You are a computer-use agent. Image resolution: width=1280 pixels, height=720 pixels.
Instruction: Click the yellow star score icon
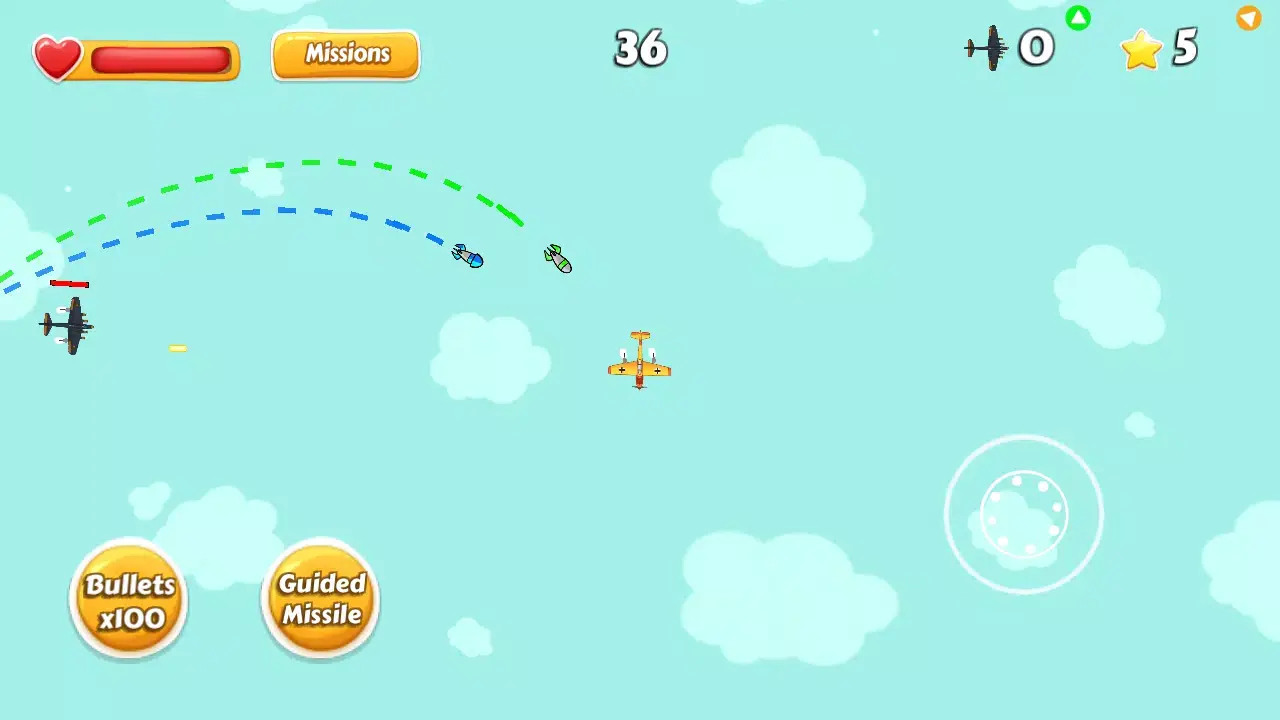(1139, 48)
